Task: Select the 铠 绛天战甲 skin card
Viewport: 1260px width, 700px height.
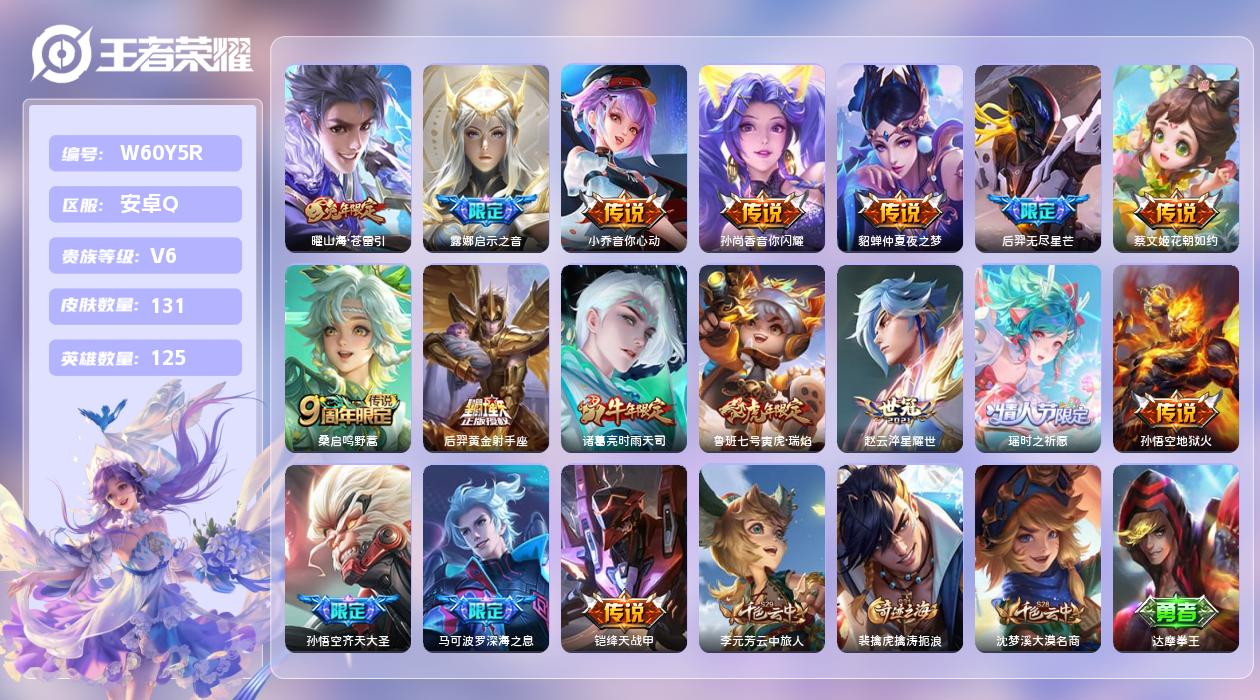Action: point(624,558)
